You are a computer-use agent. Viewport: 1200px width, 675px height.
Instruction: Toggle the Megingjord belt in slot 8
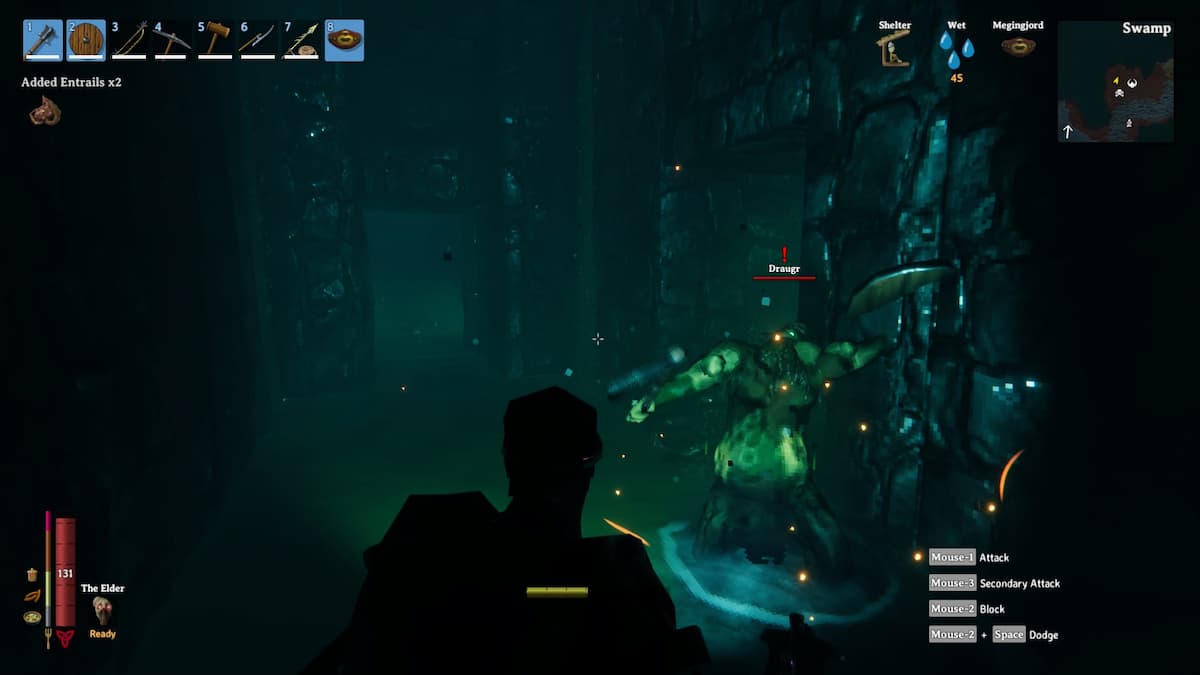pos(344,40)
